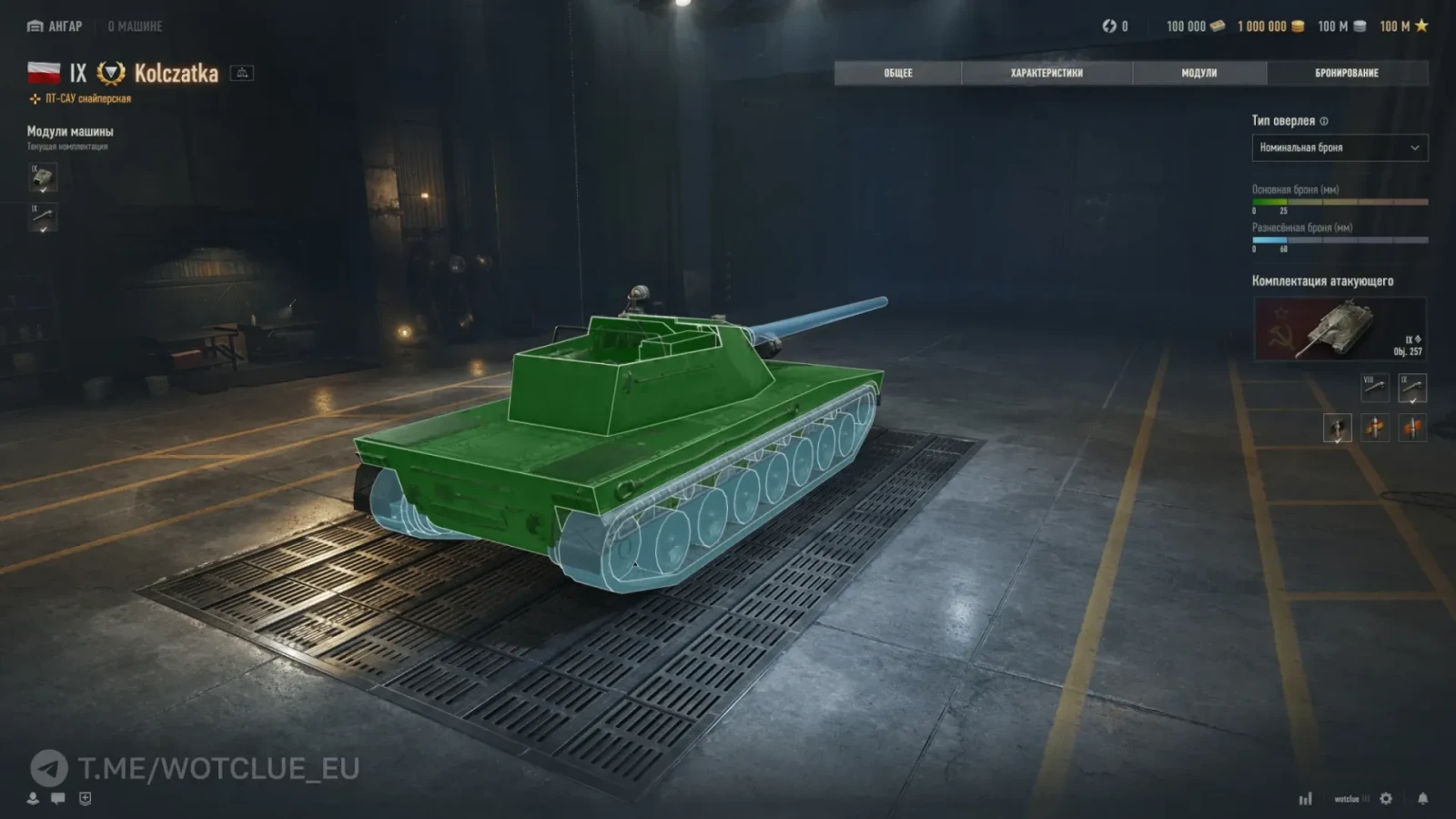
Task: Return to the Ангар (Garage)
Action: click(x=55, y=26)
